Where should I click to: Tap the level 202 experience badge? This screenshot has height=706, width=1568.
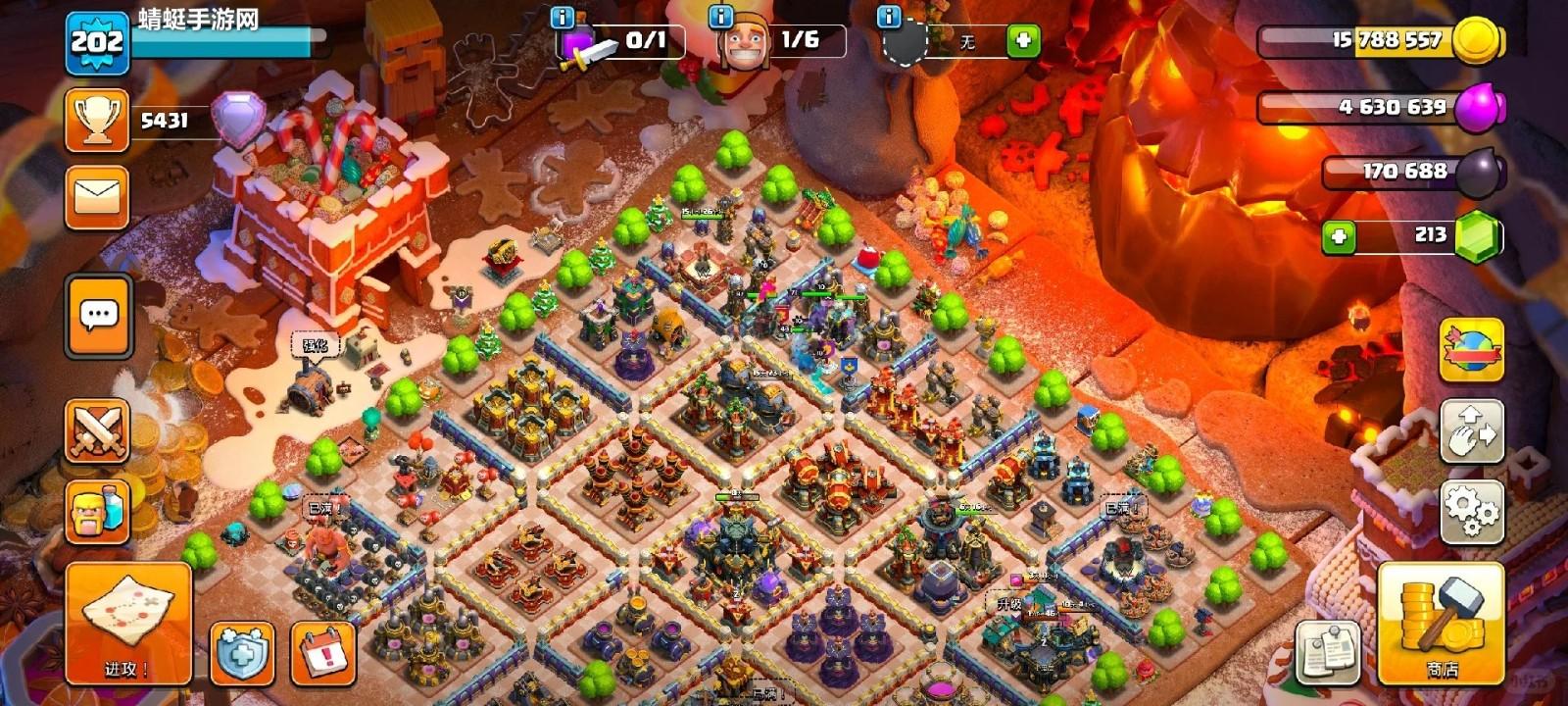tap(97, 42)
